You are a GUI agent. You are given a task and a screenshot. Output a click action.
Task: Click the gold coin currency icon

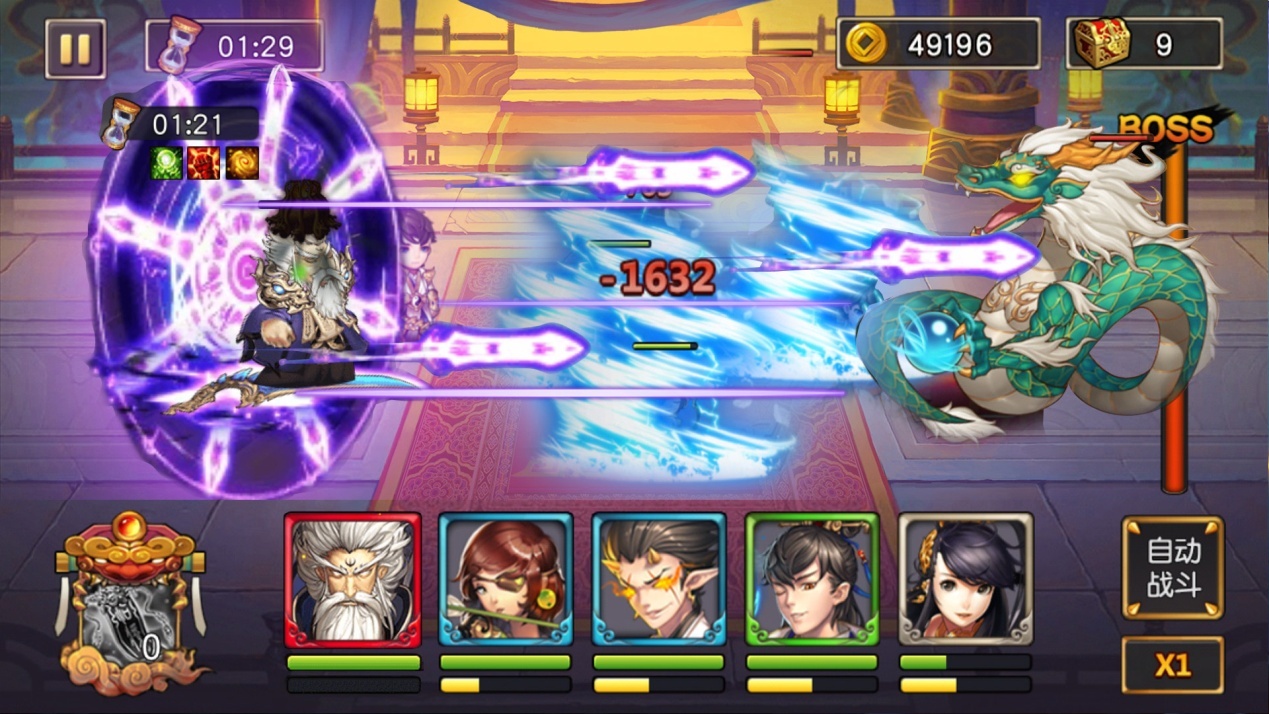pyautogui.click(x=865, y=45)
